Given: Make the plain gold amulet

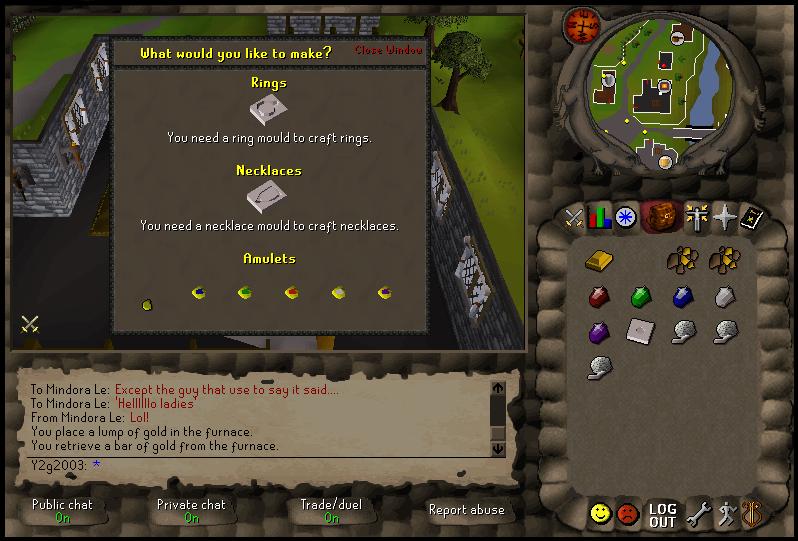Looking at the screenshot, I should click(147, 303).
